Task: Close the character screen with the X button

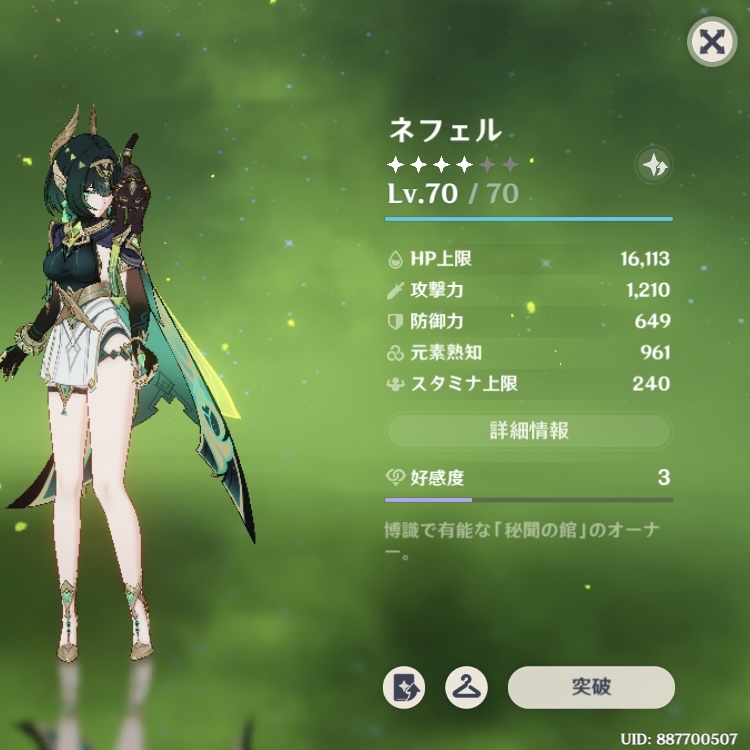Action: 711,42
